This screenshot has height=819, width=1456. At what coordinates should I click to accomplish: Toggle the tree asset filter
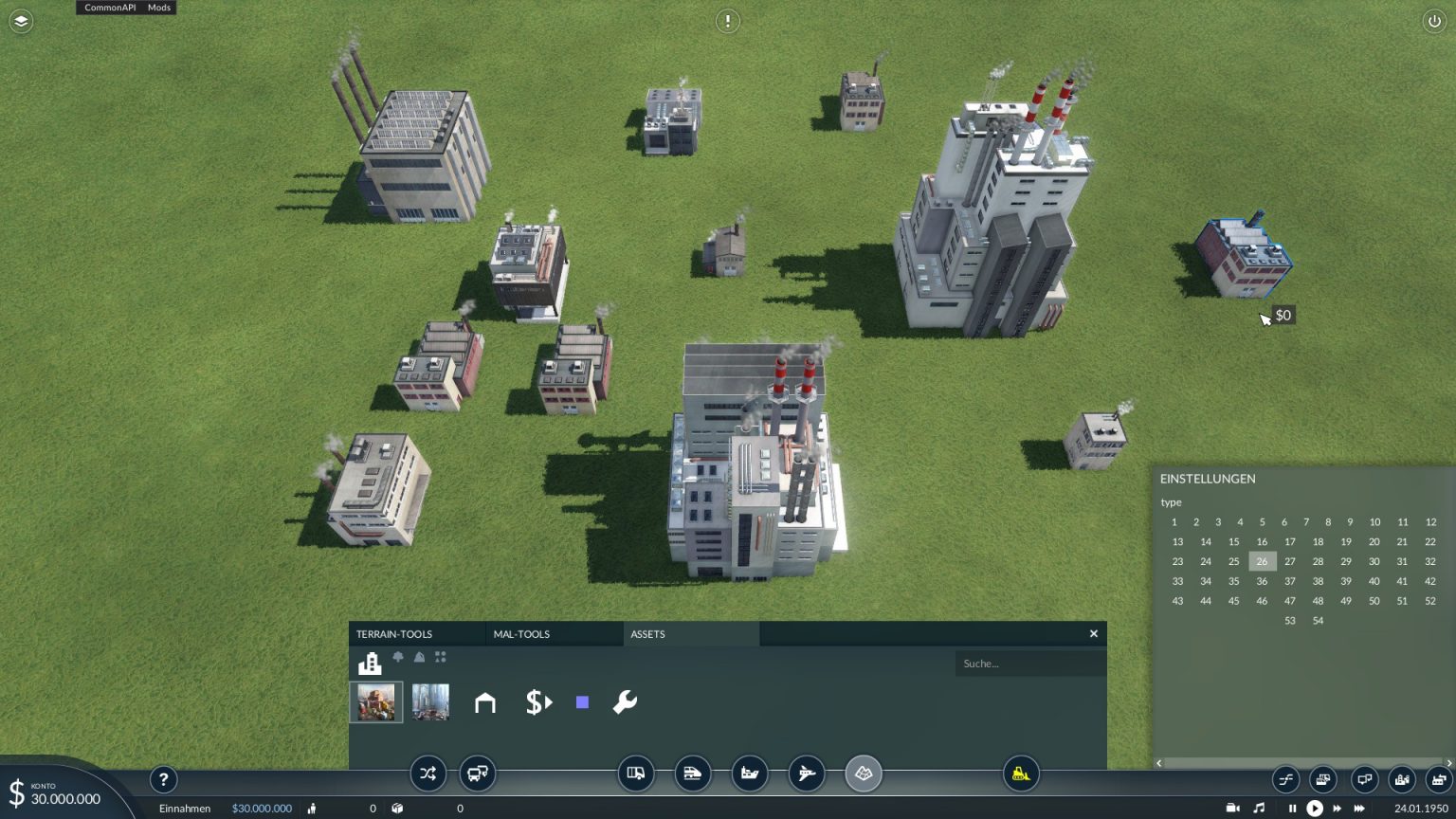pos(398,657)
